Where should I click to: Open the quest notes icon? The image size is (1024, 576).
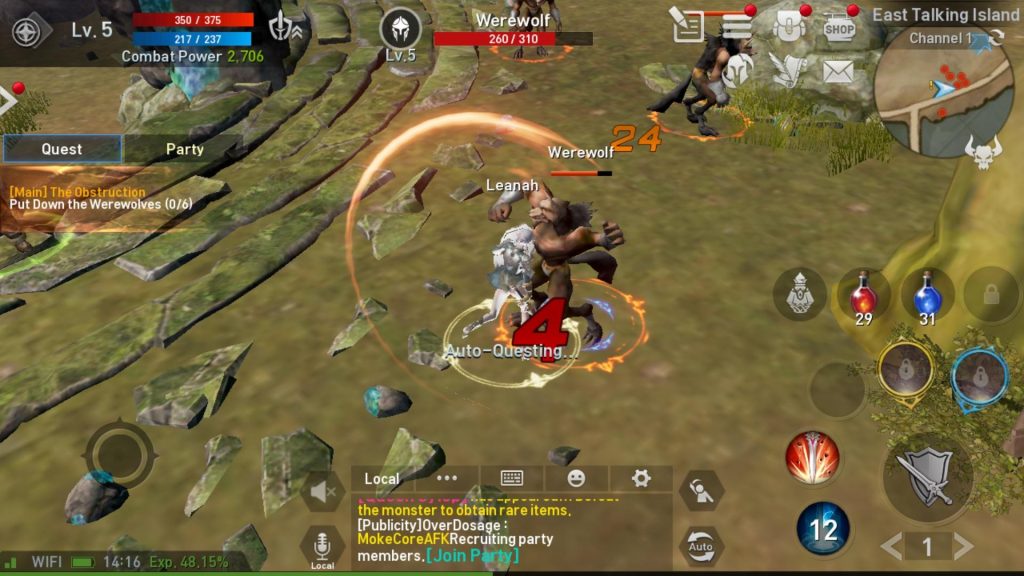pos(688,26)
